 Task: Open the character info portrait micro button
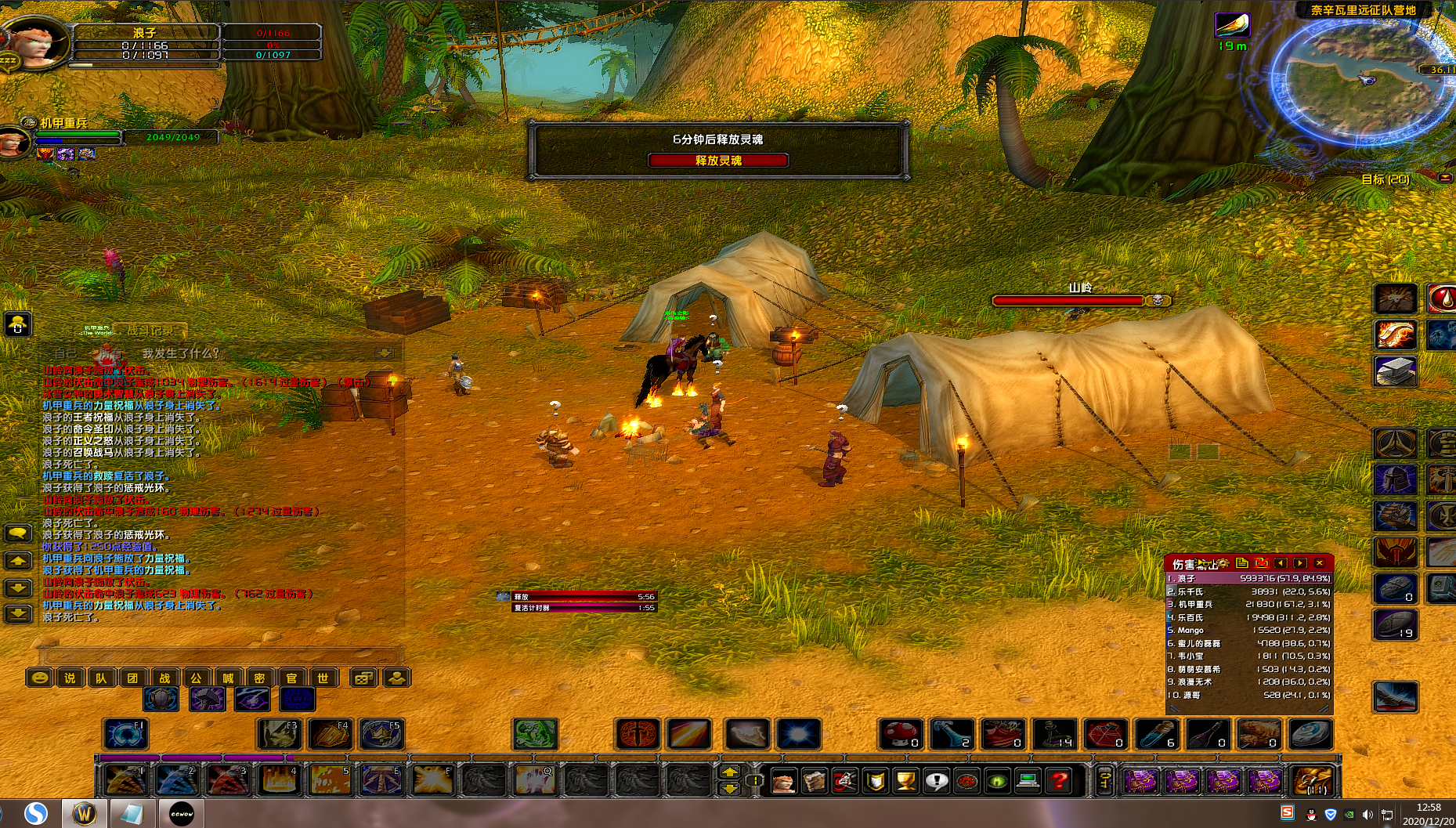(783, 780)
